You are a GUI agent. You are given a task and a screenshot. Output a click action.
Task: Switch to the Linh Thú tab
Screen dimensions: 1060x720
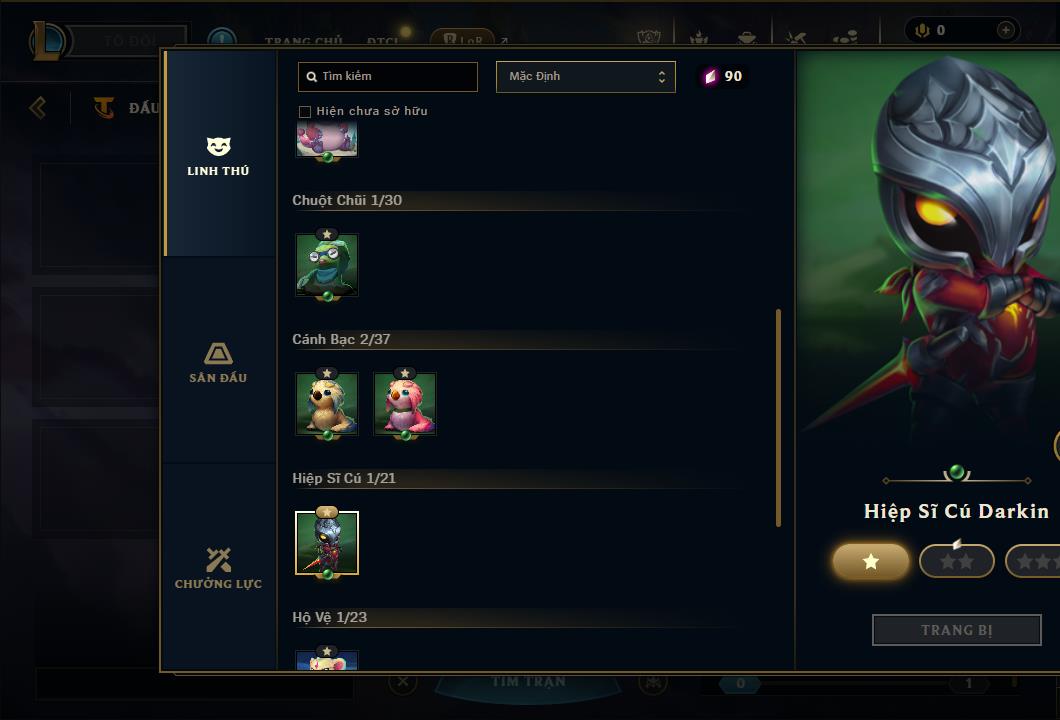(218, 156)
